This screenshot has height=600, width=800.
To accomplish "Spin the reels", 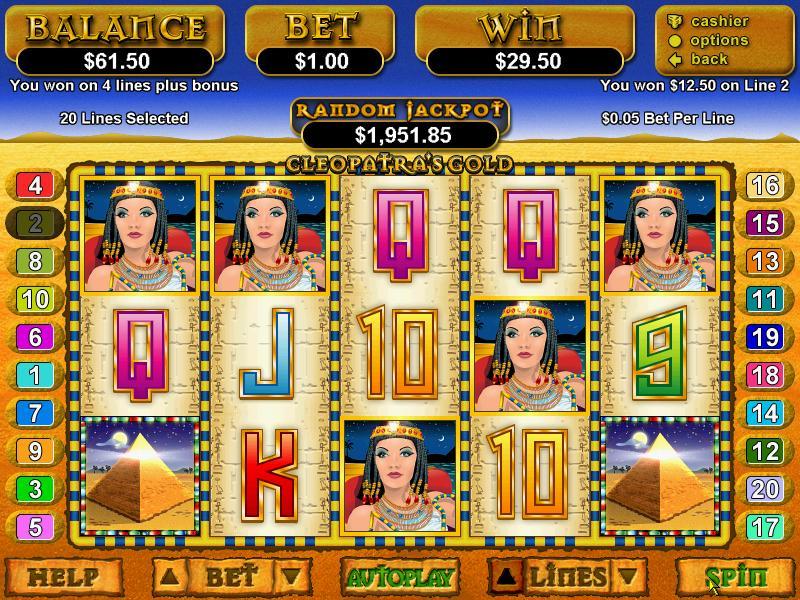I will (736, 577).
